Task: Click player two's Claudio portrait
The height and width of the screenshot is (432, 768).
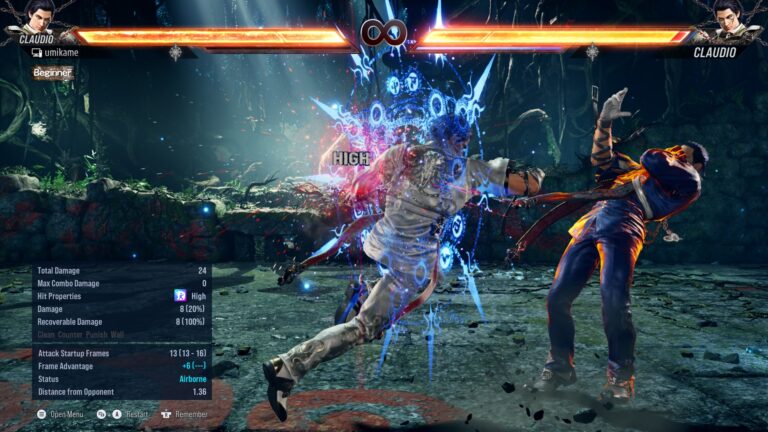Action: [728, 19]
